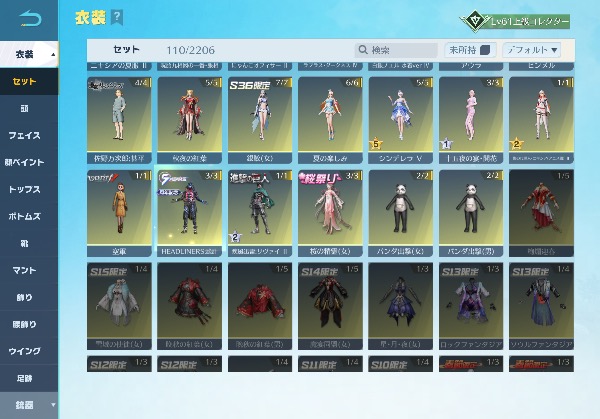Choose the ボトムズ category
This screenshot has height=419, width=600.
[29, 215]
